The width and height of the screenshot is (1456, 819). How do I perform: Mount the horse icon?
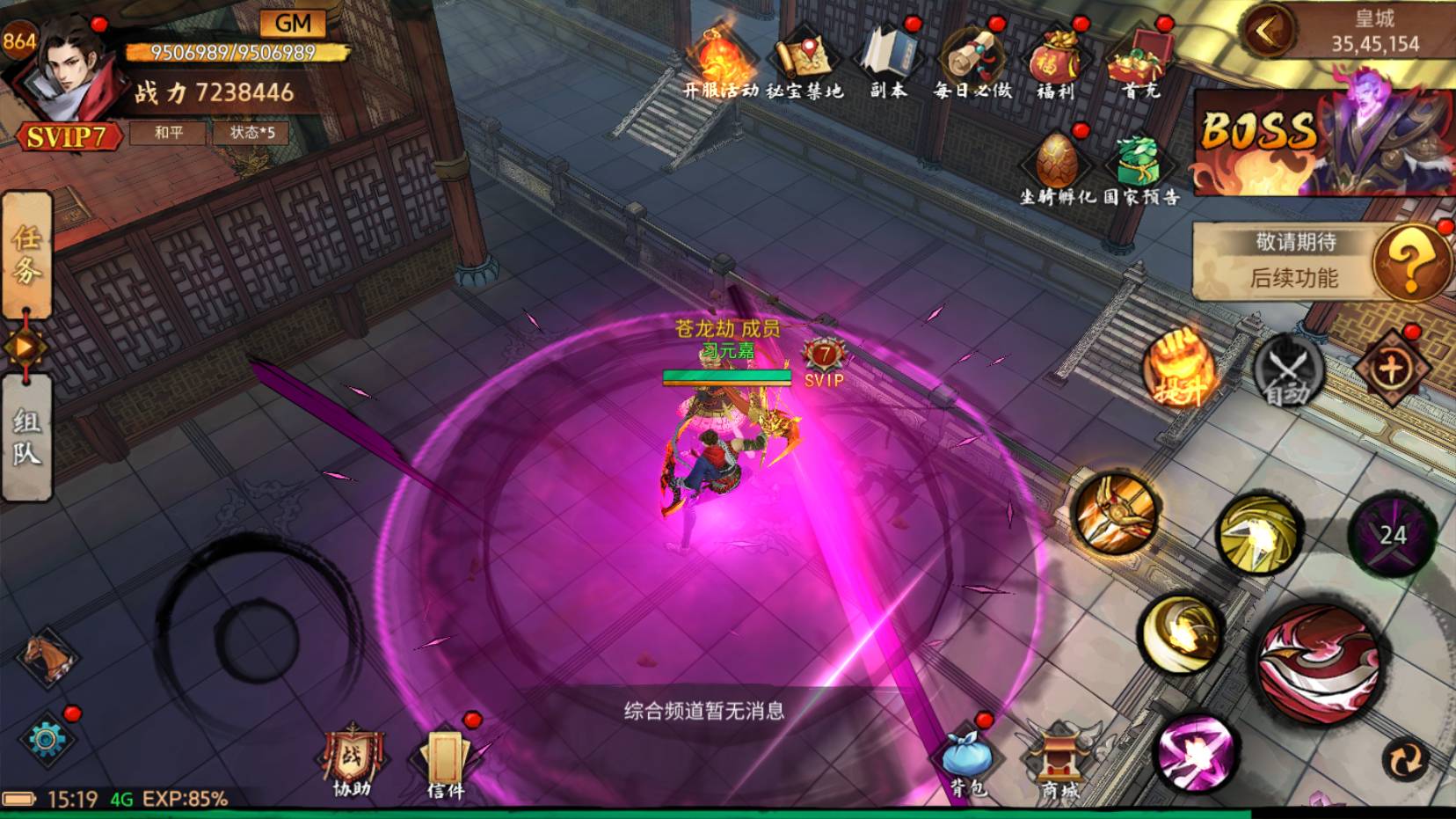click(x=48, y=656)
